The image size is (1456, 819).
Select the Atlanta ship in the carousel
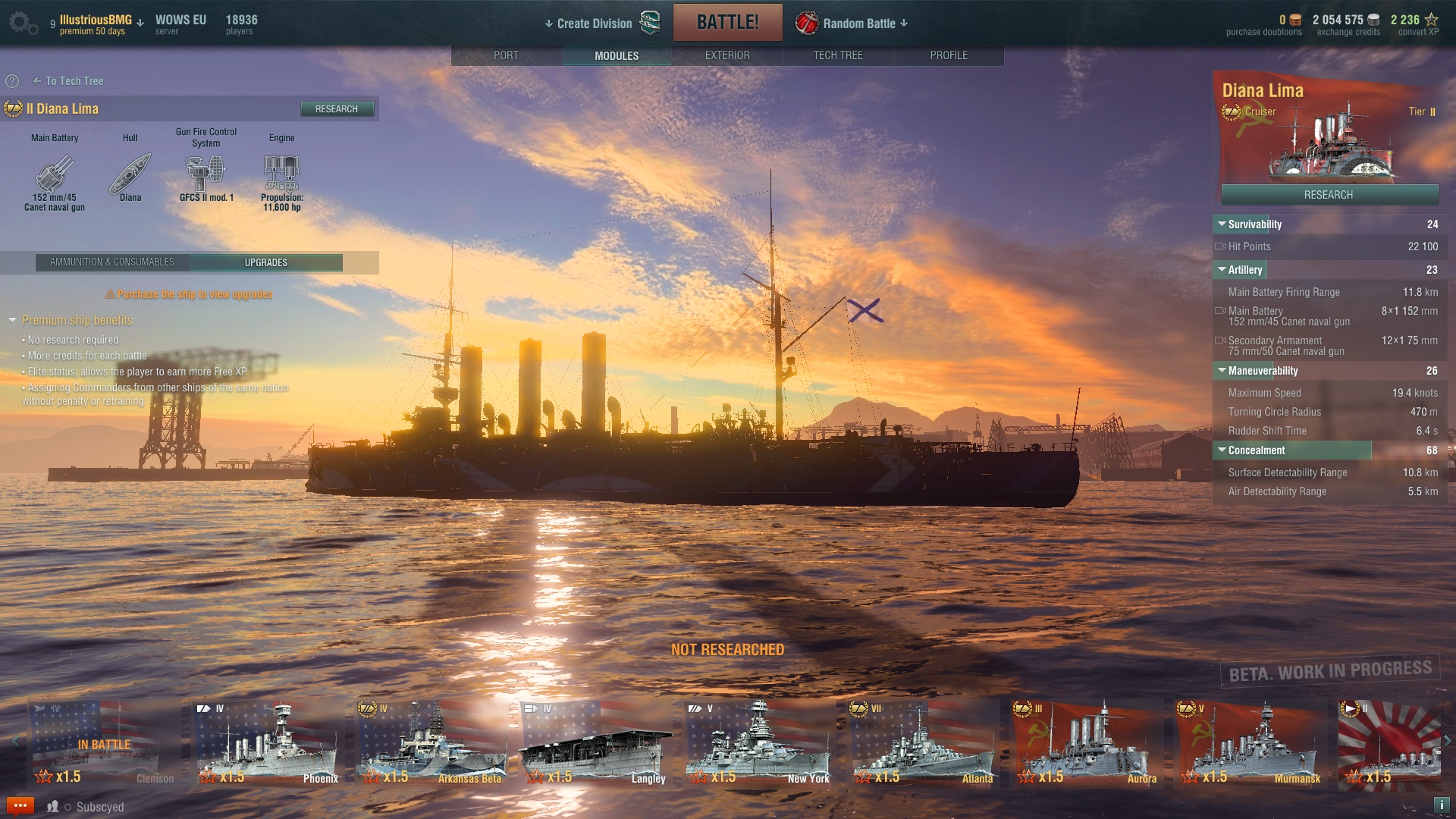point(924,743)
